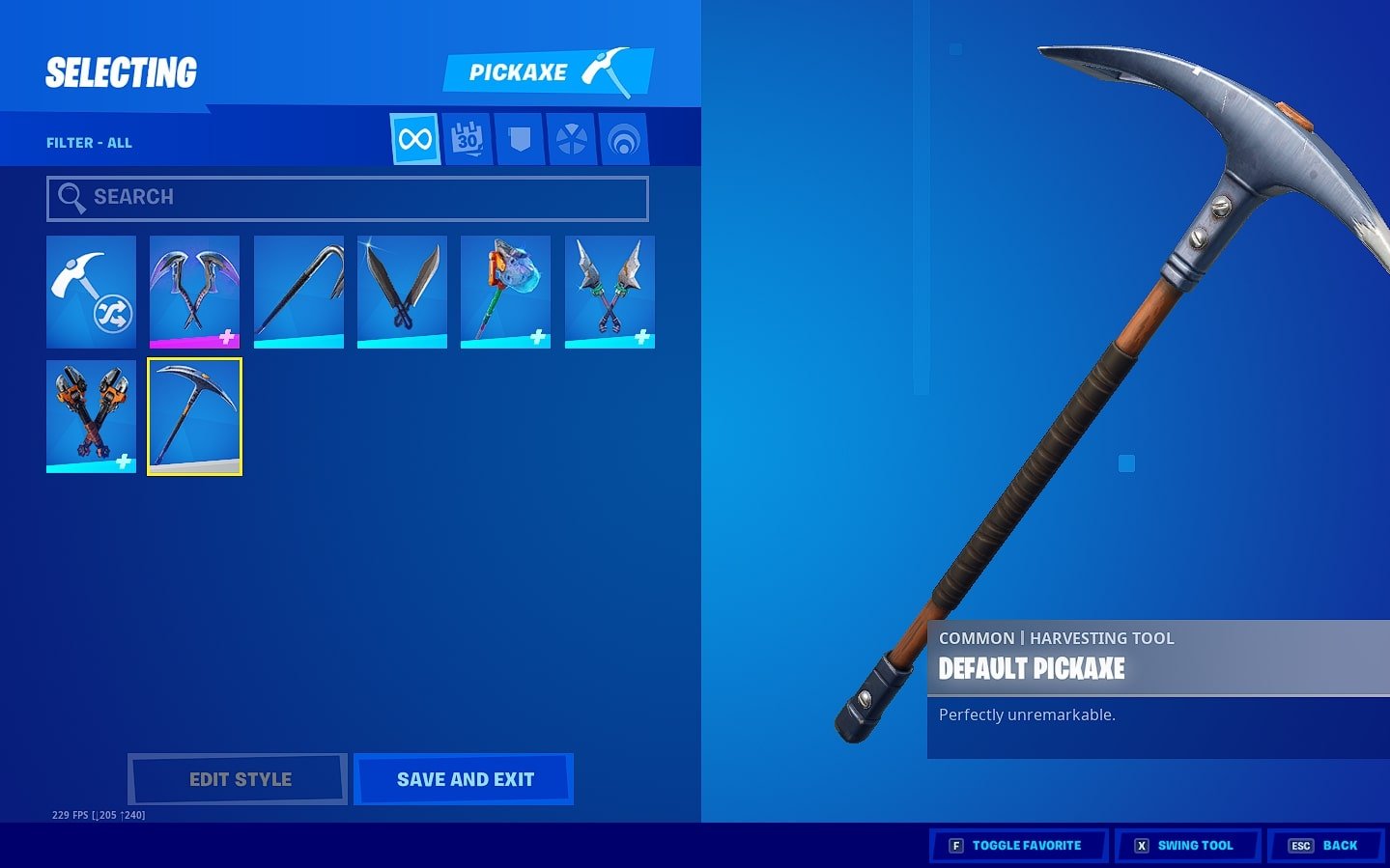The width and height of the screenshot is (1390, 868).
Task: Click the Swing Tool control
Action: [x=1186, y=845]
